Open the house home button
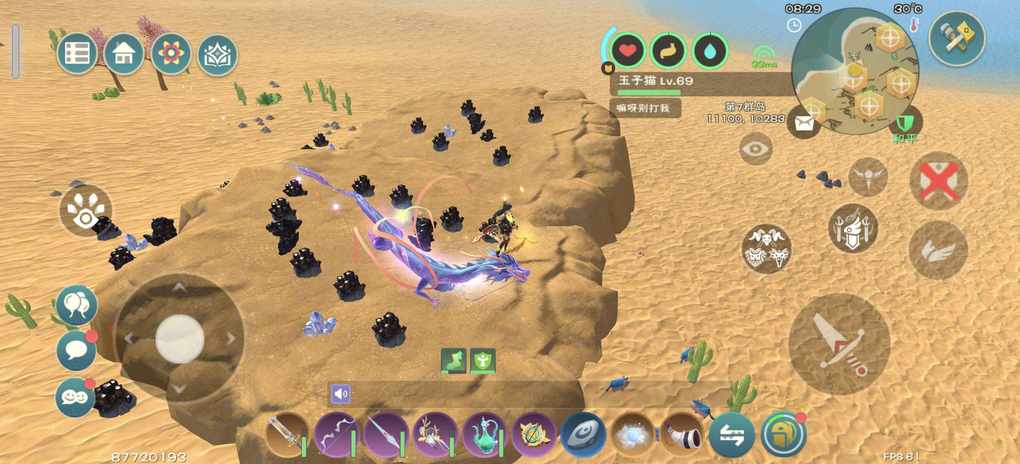1020x464 pixels. point(124,53)
